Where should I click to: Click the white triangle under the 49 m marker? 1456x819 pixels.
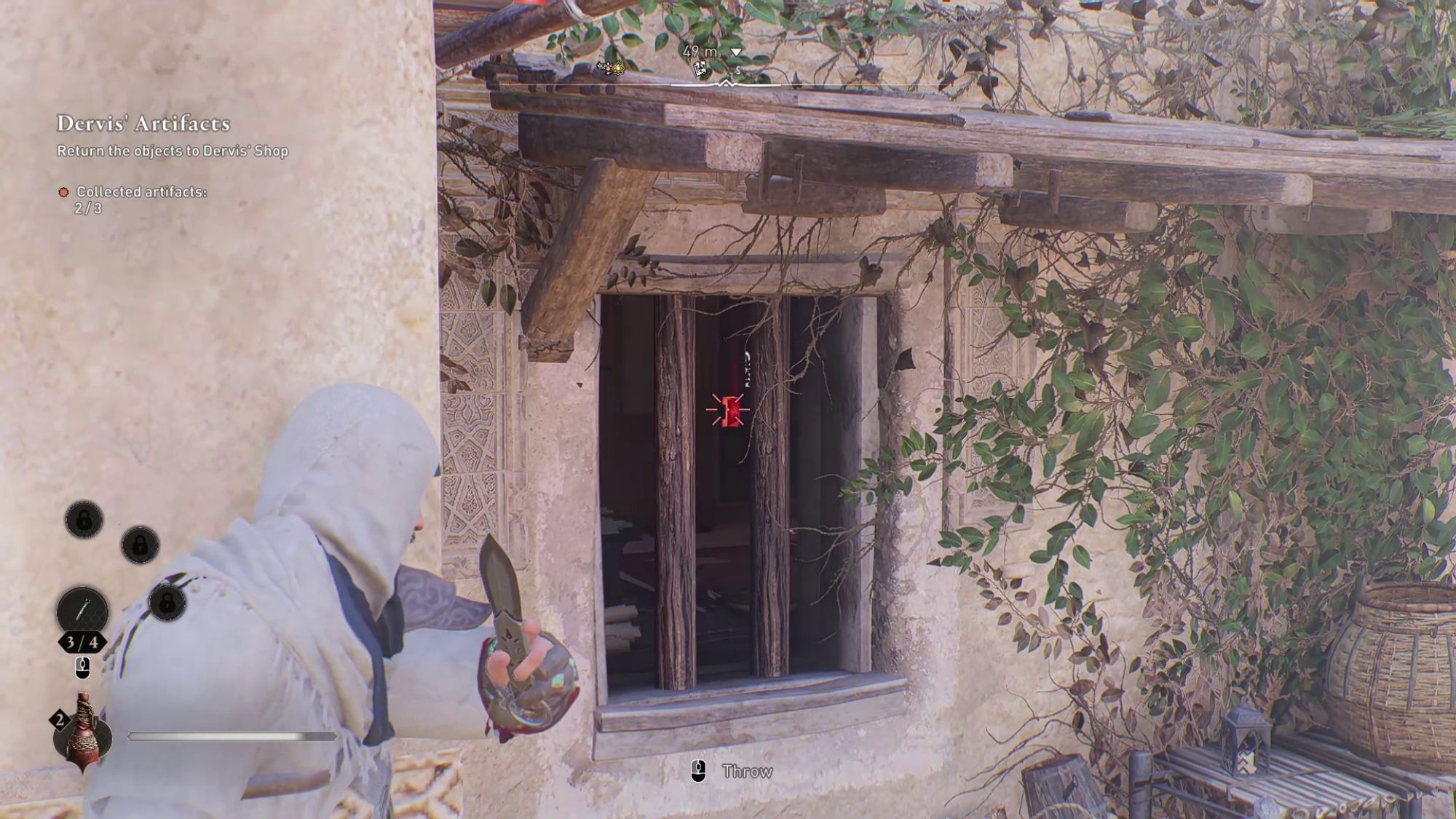[x=735, y=52]
